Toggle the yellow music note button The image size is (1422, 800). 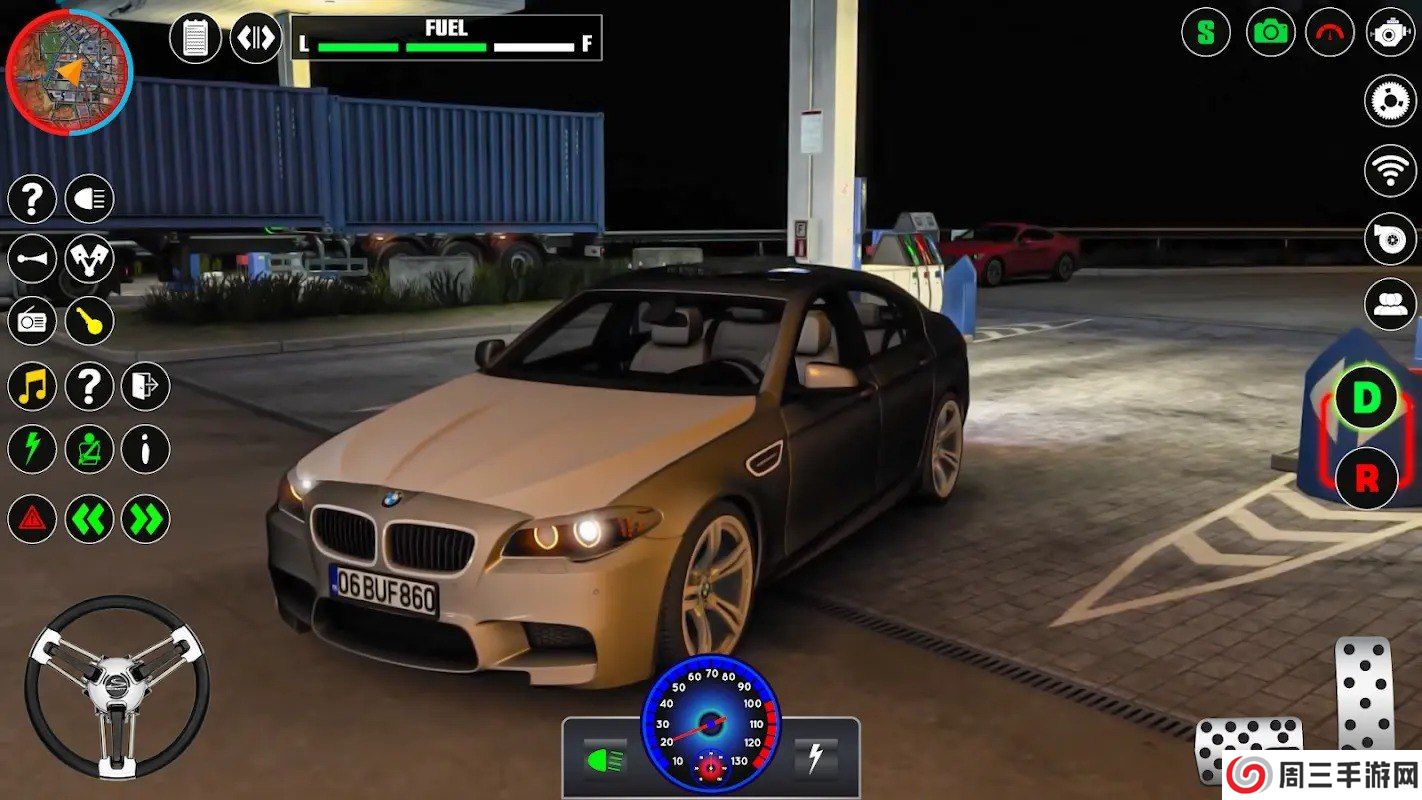pyautogui.click(x=32, y=386)
